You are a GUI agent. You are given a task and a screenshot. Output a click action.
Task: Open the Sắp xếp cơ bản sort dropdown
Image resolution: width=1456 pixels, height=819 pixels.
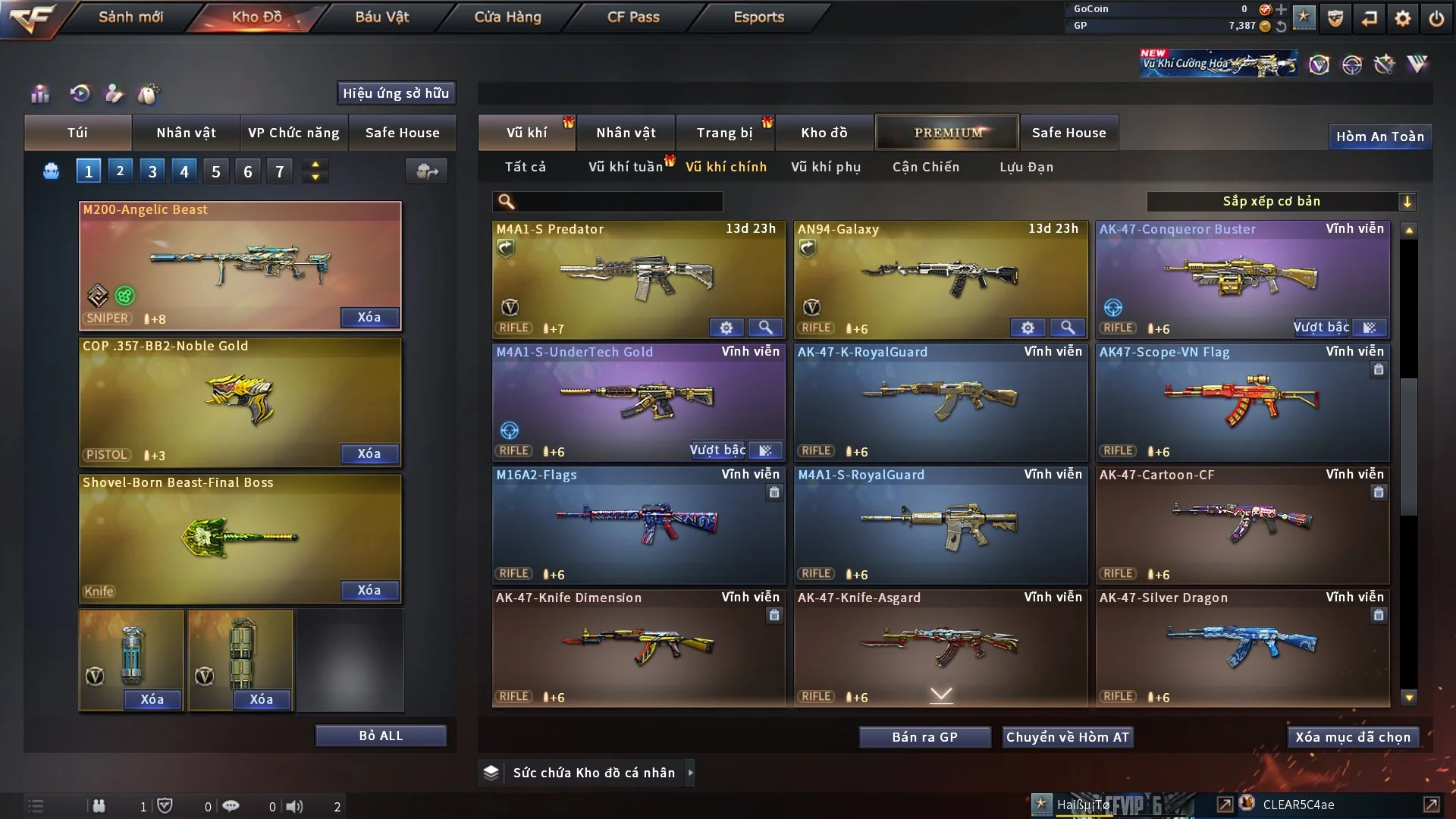coord(1281,202)
